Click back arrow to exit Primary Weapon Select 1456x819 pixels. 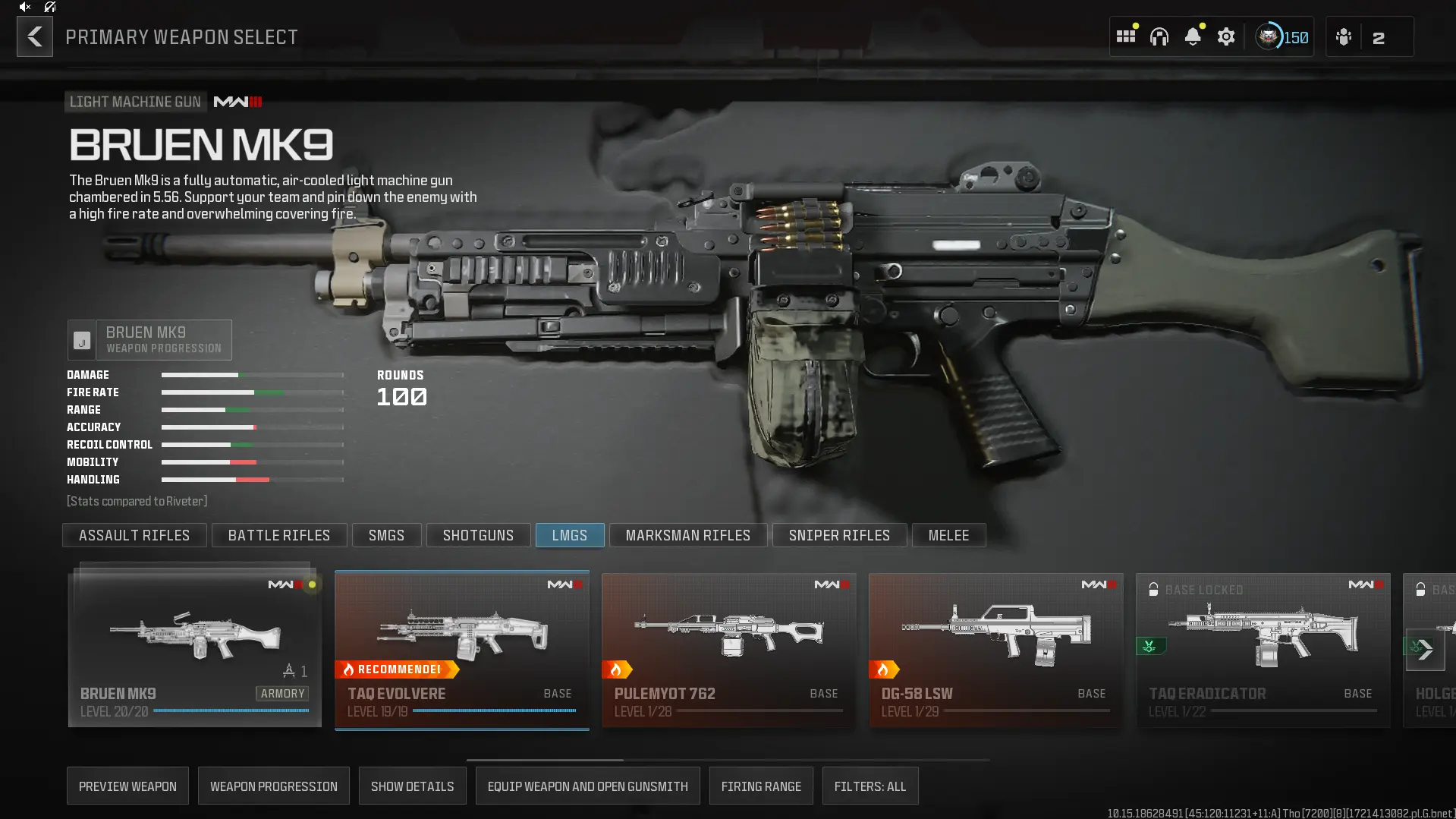34,36
